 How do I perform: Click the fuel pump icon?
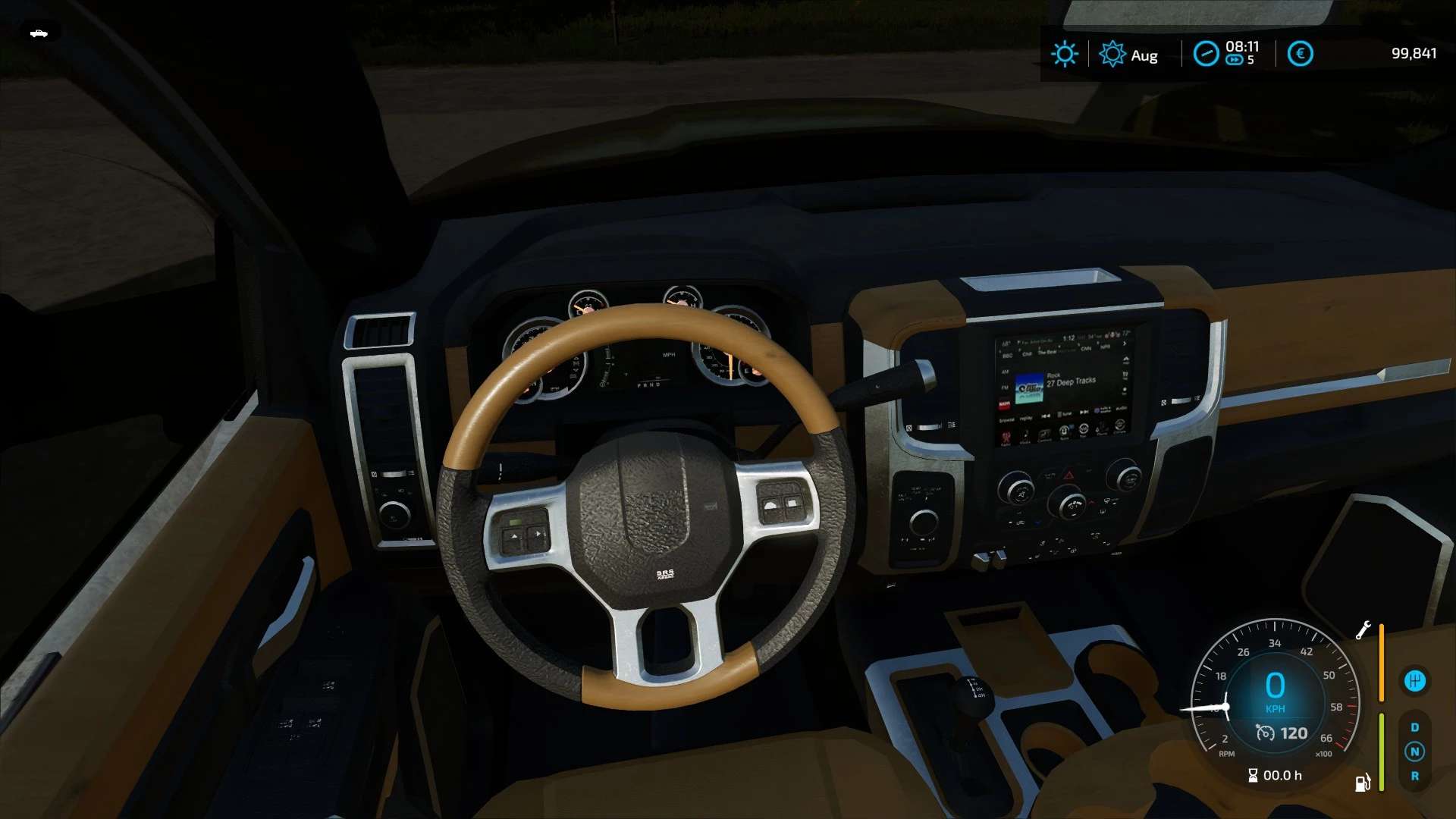[x=1362, y=783]
